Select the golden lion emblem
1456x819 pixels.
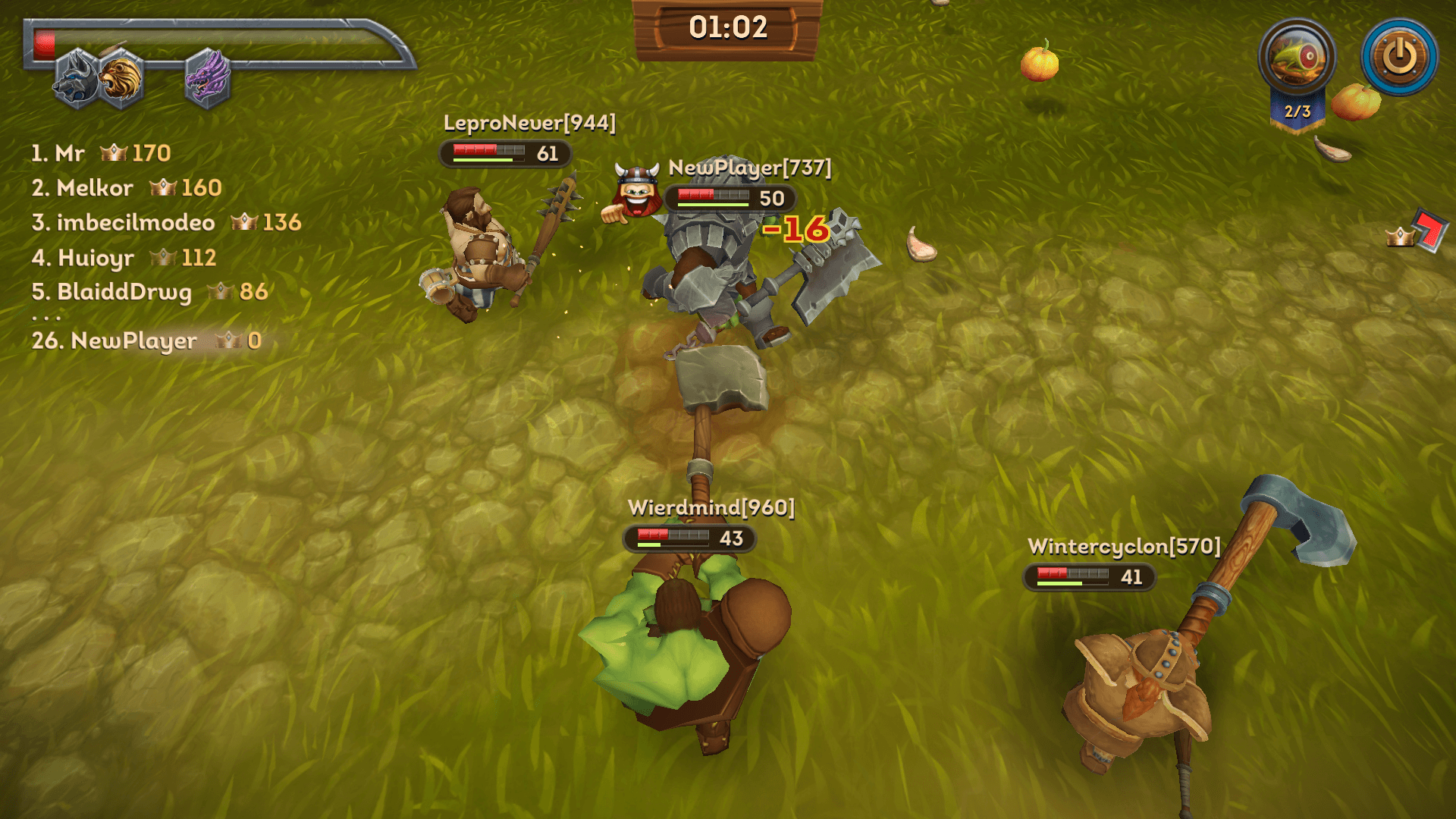(x=121, y=78)
